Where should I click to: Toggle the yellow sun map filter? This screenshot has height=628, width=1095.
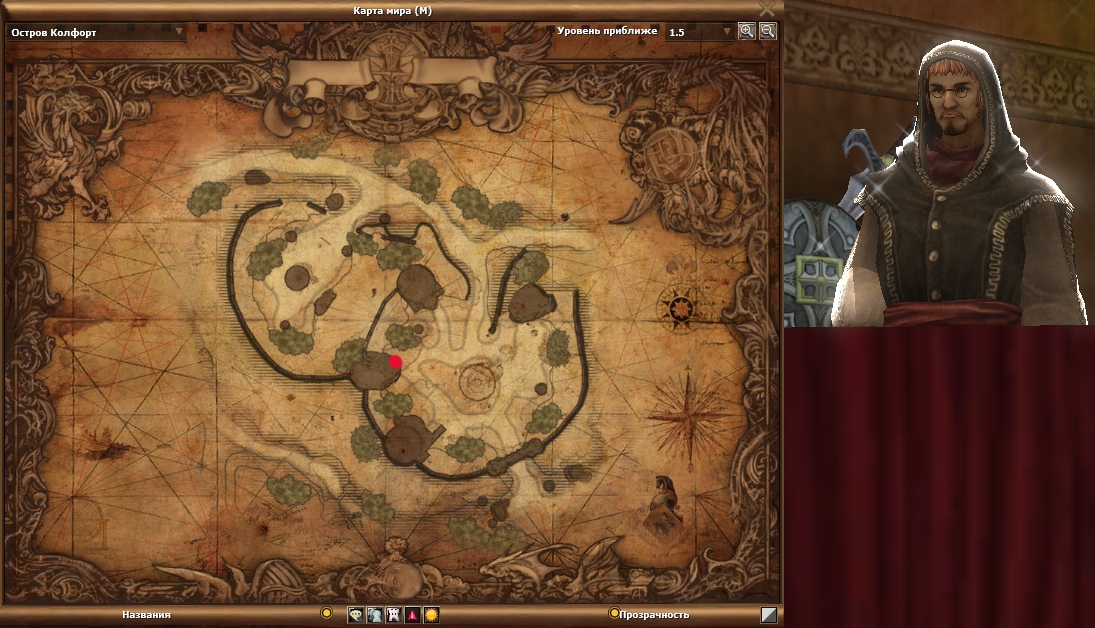pos(431,615)
